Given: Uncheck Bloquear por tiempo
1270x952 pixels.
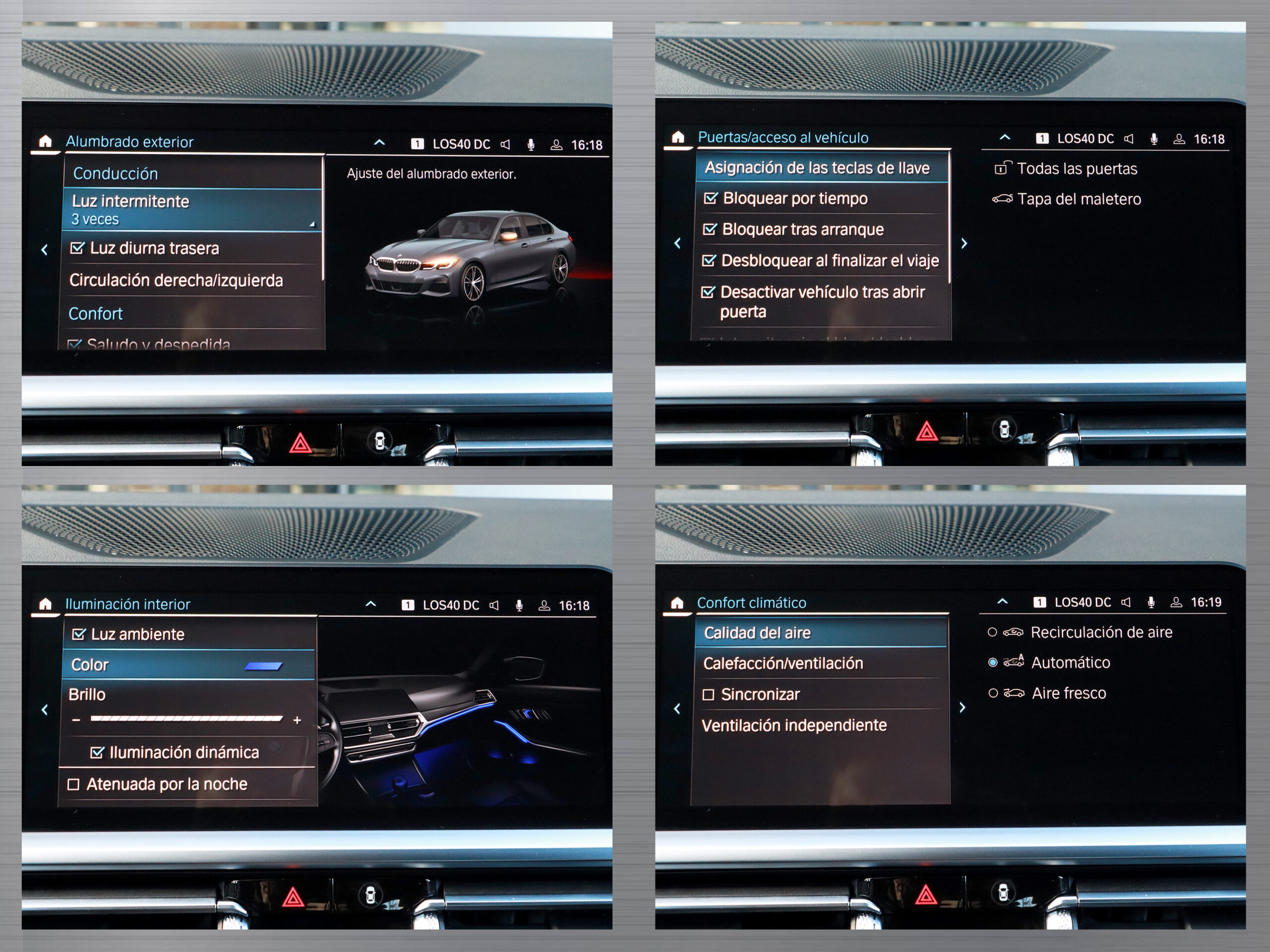Looking at the screenshot, I should [x=710, y=198].
